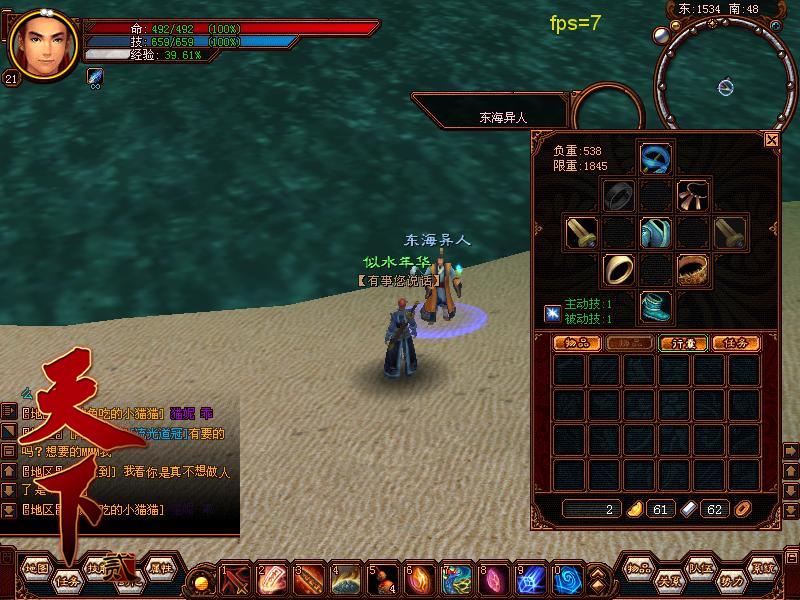The image size is (800, 600).
Task: Open the 队伍 team menu
Action: (x=700, y=567)
